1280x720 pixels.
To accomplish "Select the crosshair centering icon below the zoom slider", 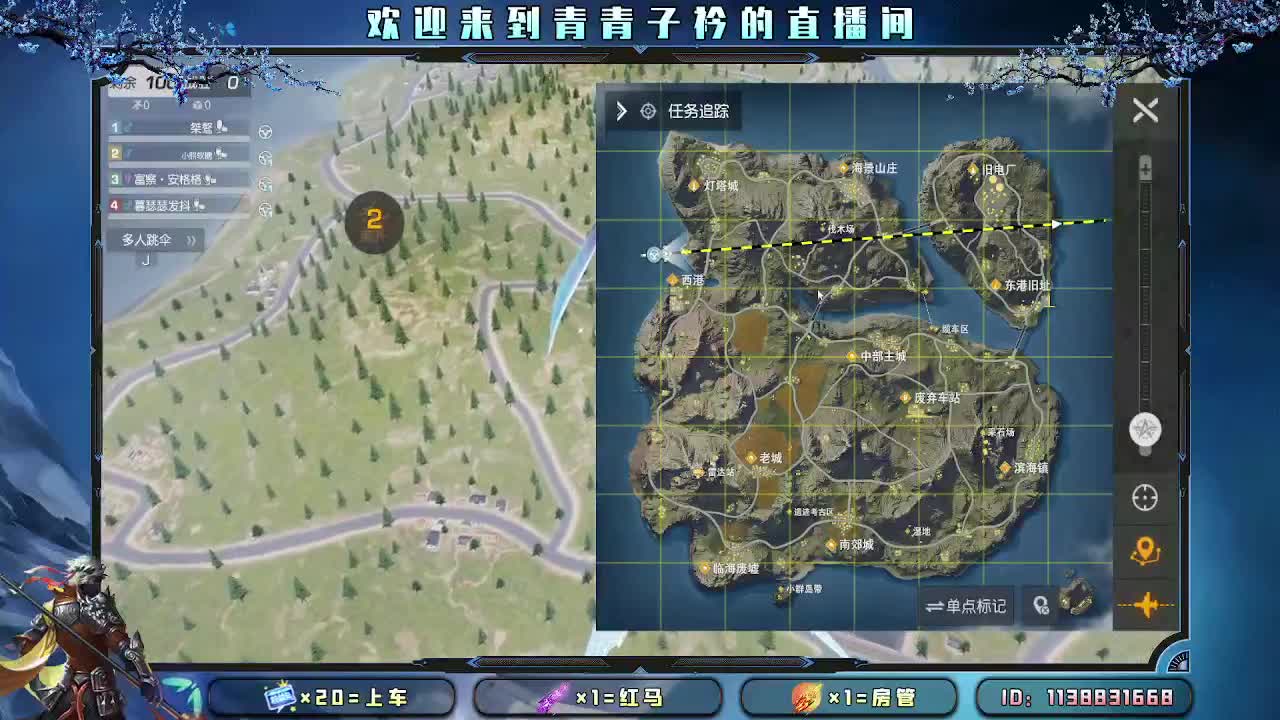I will pyautogui.click(x=1146, y=497).
